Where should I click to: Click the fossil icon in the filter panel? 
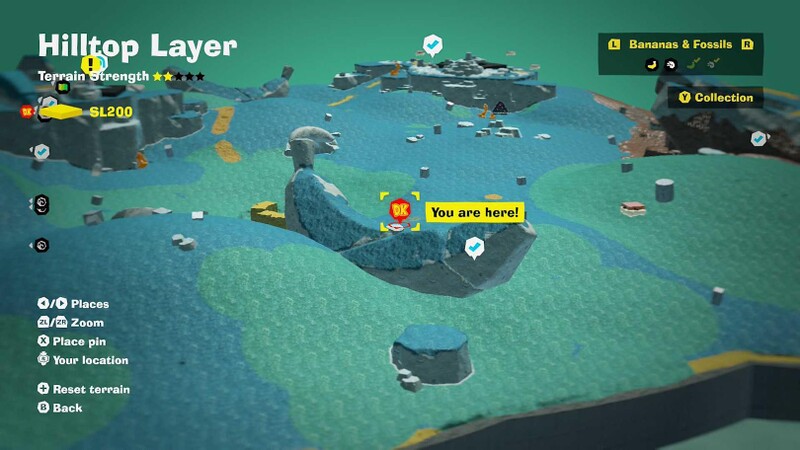click(x=671, y=64)
